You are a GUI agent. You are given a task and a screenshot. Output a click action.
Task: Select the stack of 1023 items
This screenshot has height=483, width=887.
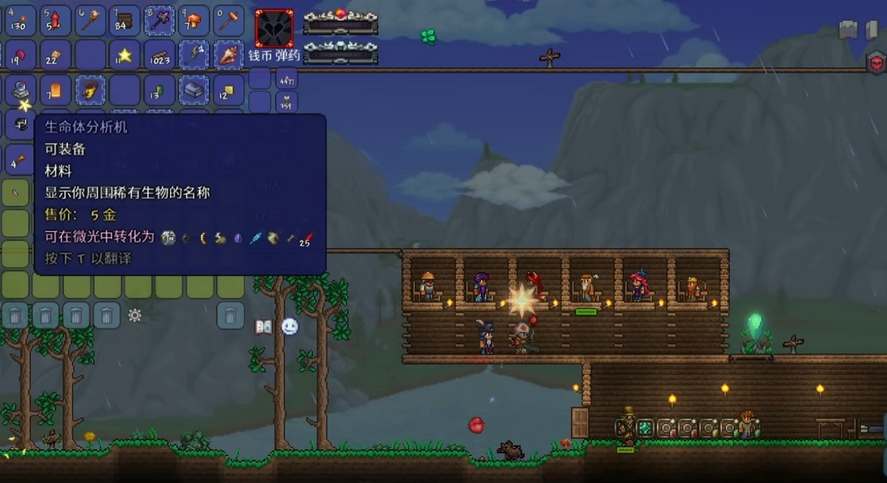[159, 55]
